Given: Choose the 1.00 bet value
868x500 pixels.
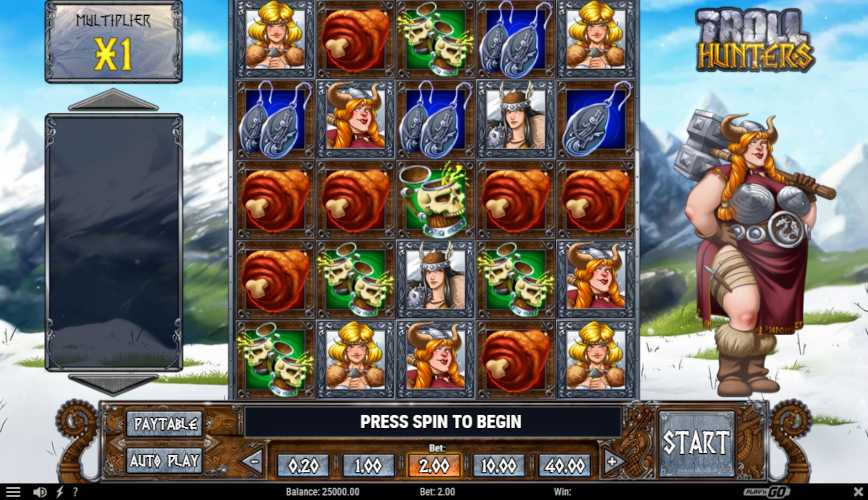Looking at the screenshot, I should click(368, 465).
